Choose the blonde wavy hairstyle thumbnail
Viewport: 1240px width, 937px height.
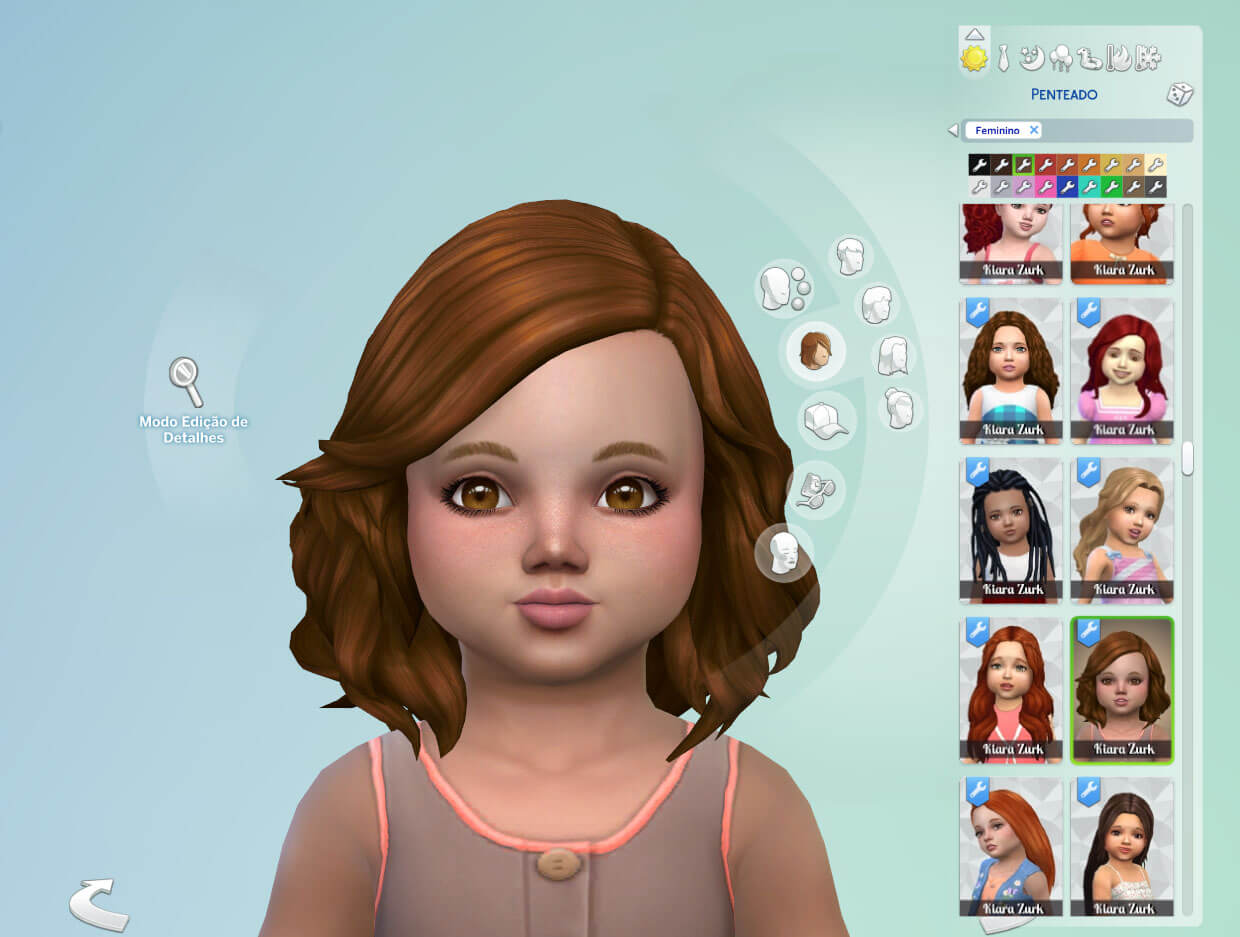coord(1122,531)
